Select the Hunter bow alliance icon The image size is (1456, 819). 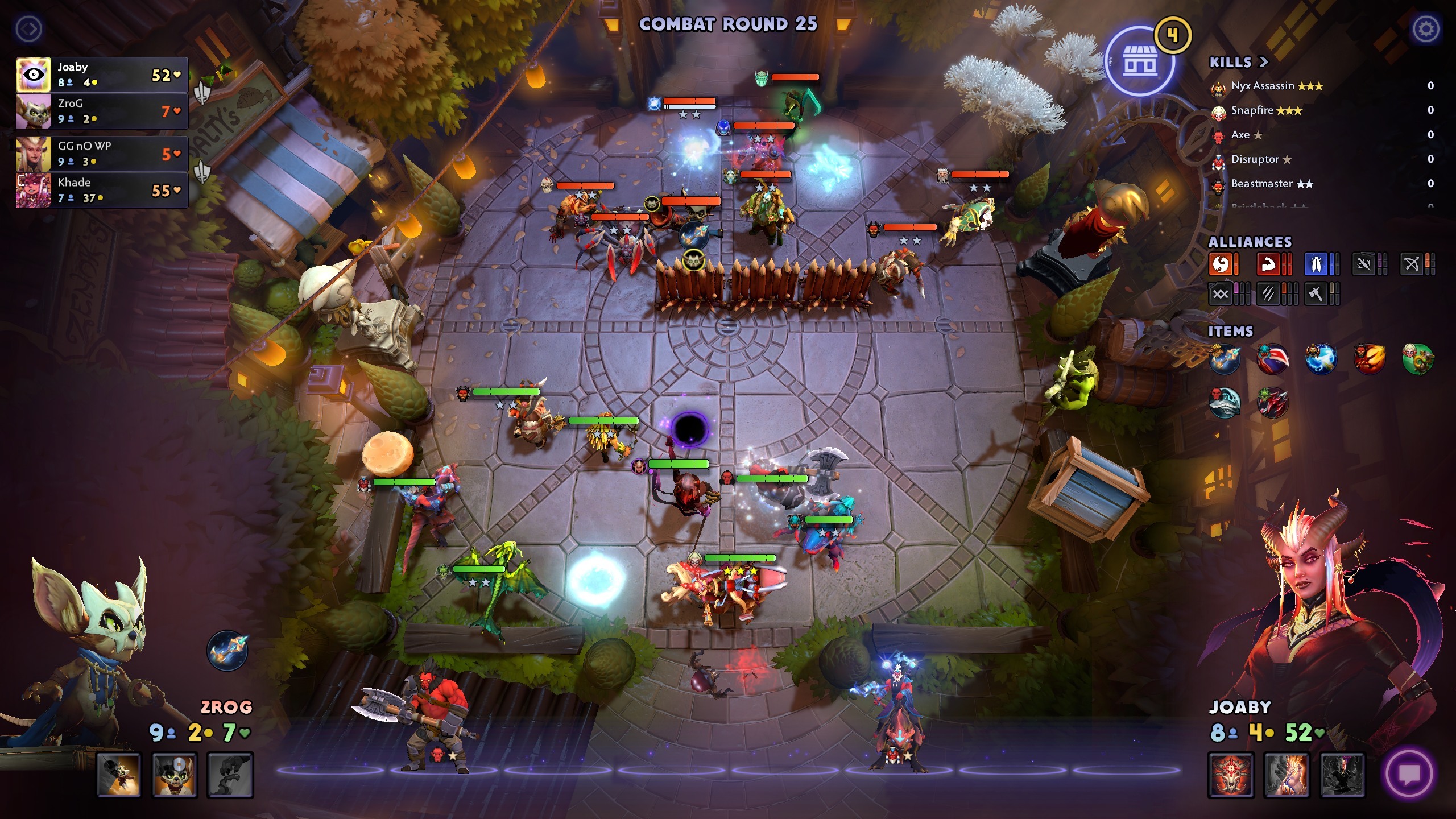(x=1413, y=264)
